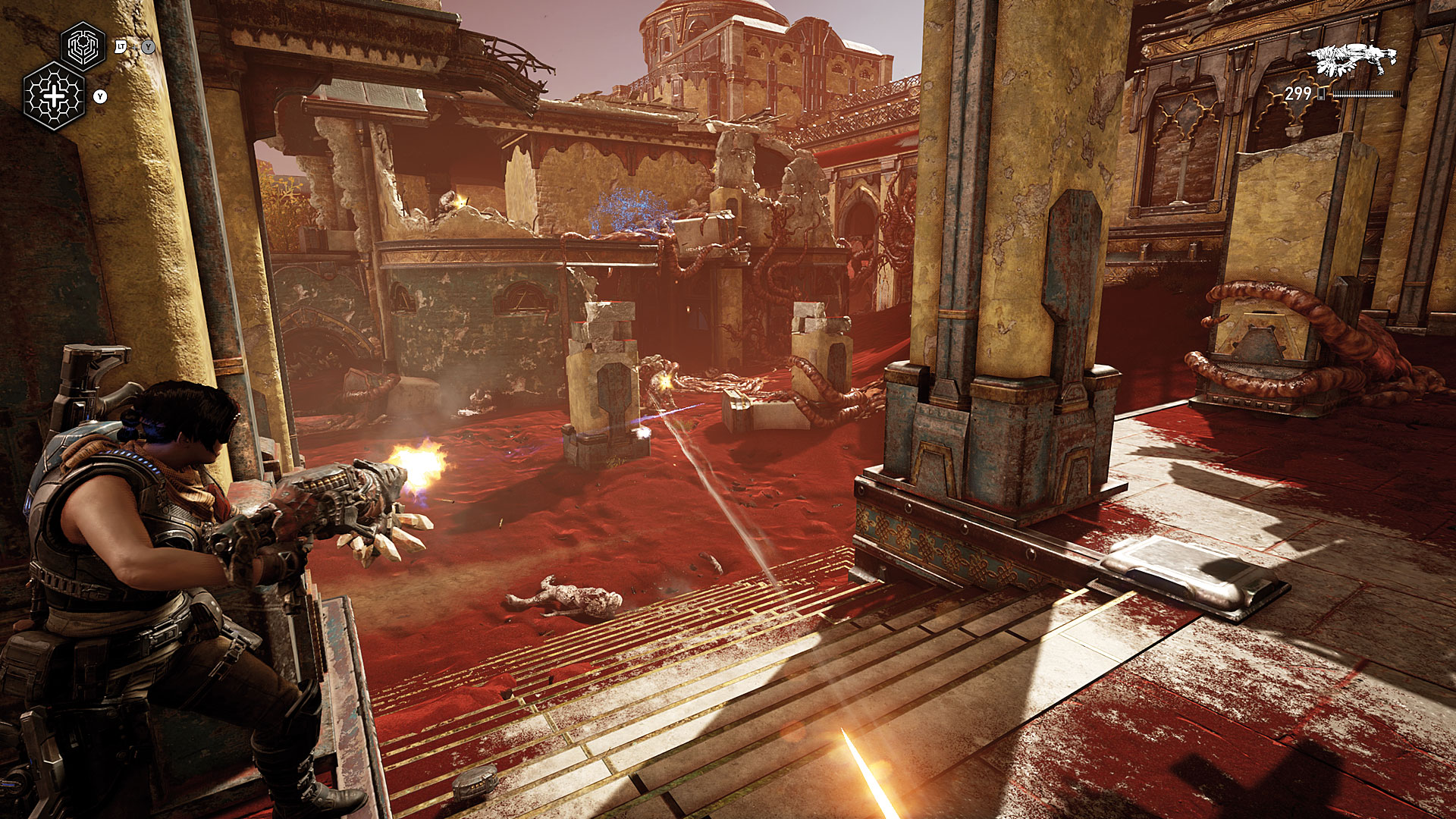Viewport: 1456px width, 819px height.
Task: Select the small hexagonal maze ability icon
Action: (83, 46)
